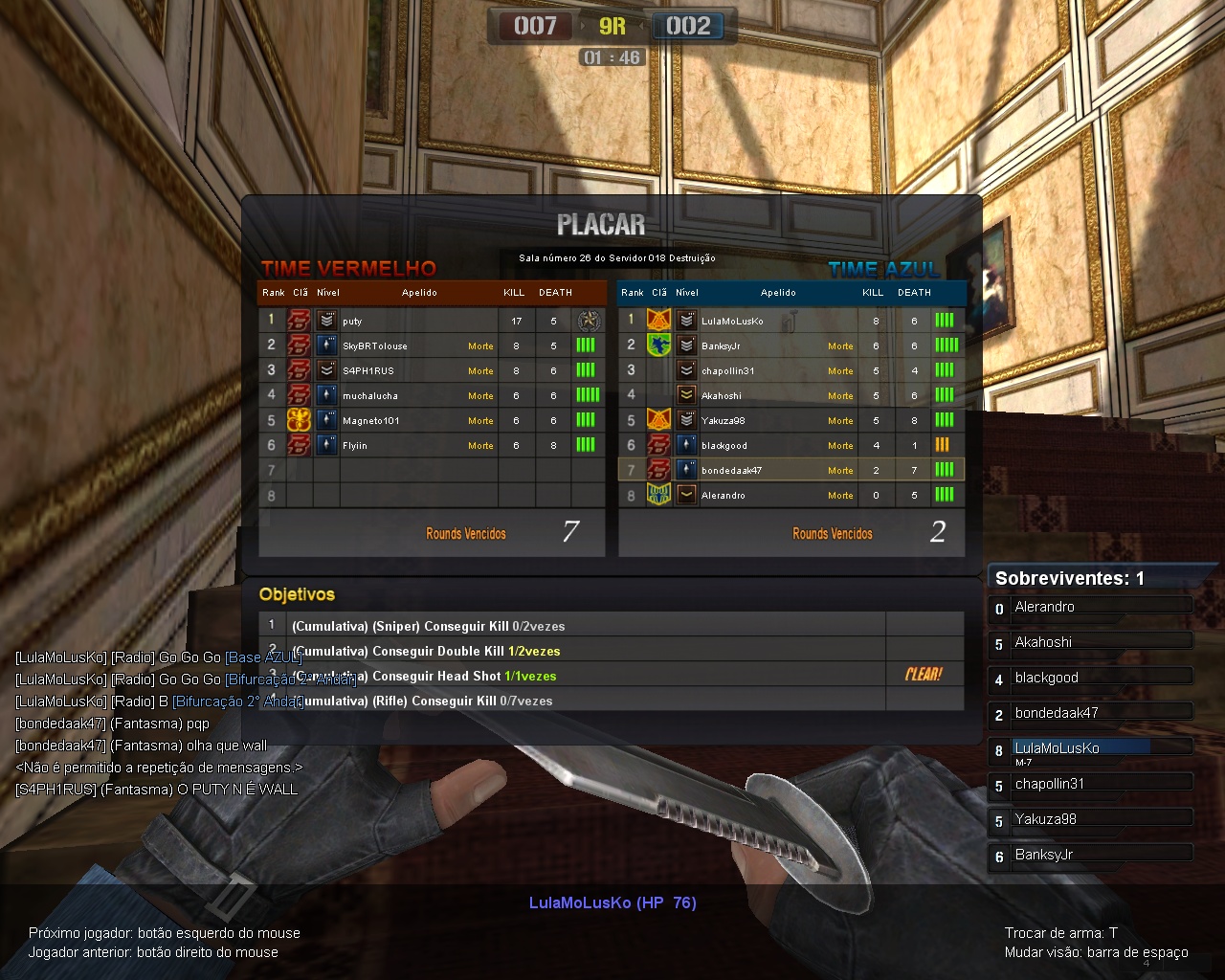The image size is (1225, 980).
Task: Click the match timer showing 01:46
Action: 612,57
